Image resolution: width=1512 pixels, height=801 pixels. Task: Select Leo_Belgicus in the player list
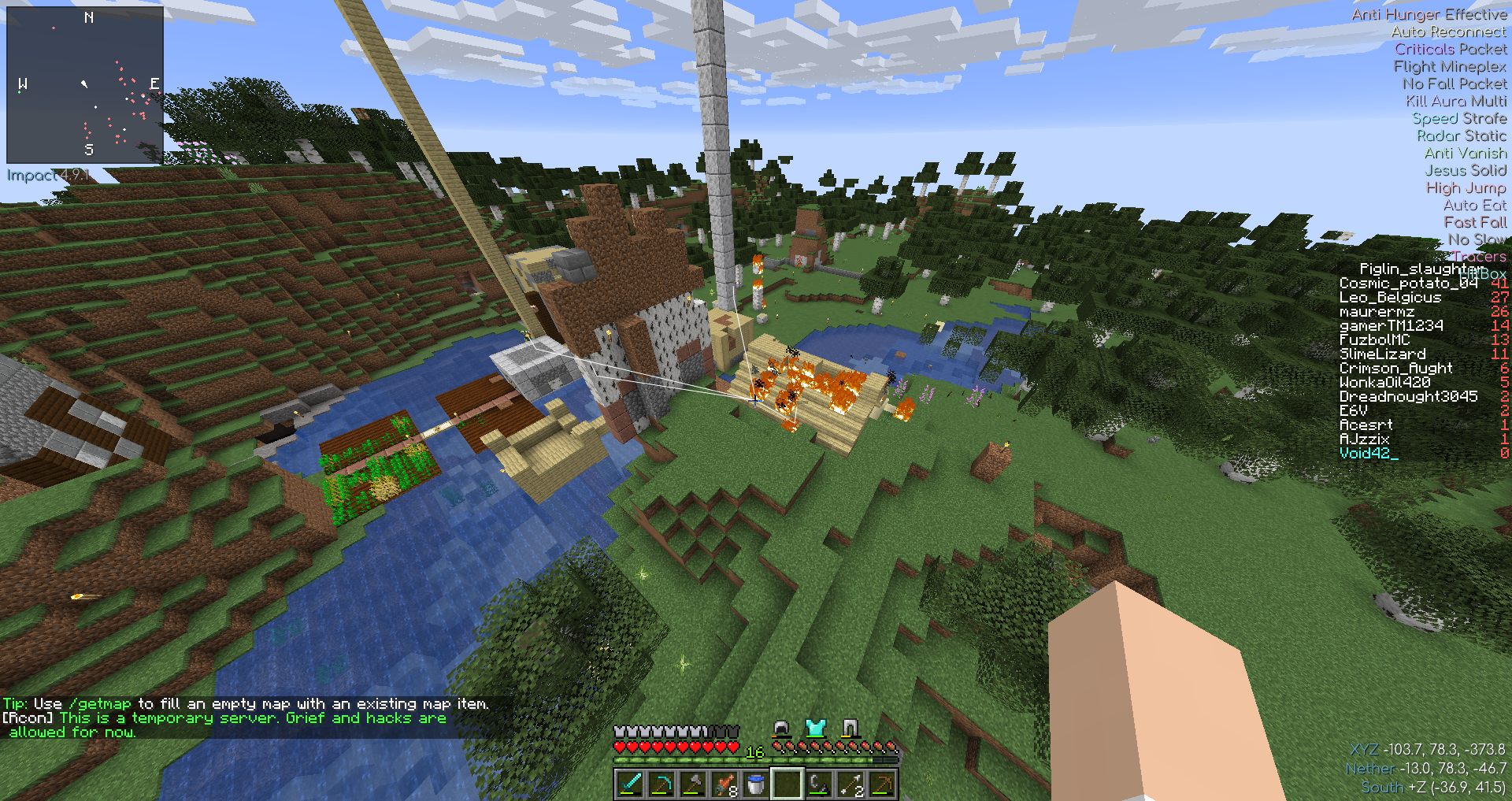[1390, 298]
